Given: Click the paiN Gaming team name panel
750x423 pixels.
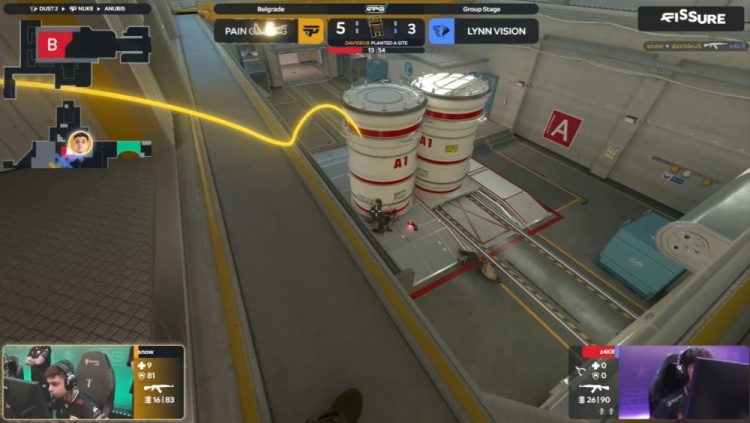Looking at the screenshot, I should (x=253, y=31).
